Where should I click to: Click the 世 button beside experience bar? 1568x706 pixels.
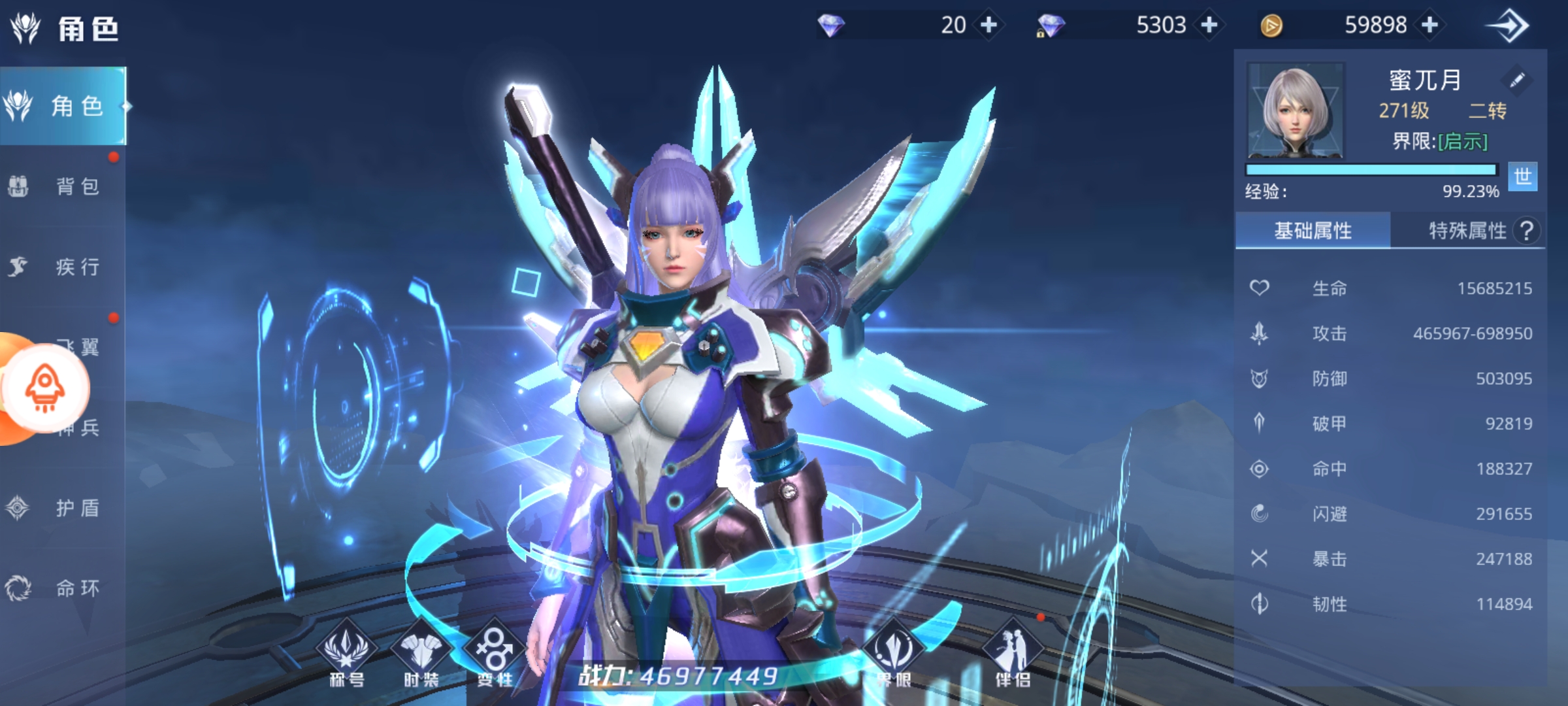pyautogui.click(x=1522, y=176)
